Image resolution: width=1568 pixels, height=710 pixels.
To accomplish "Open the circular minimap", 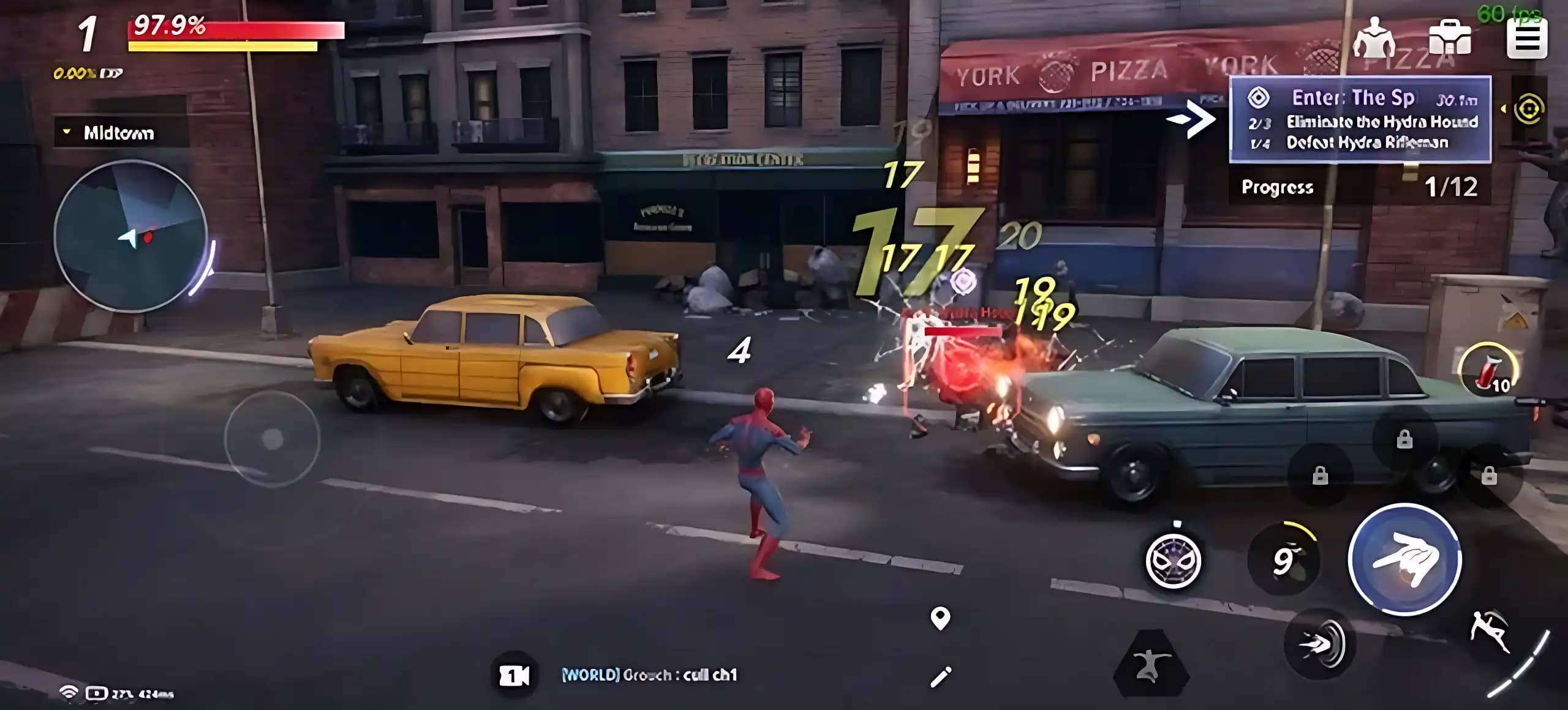I will [130, 236].
